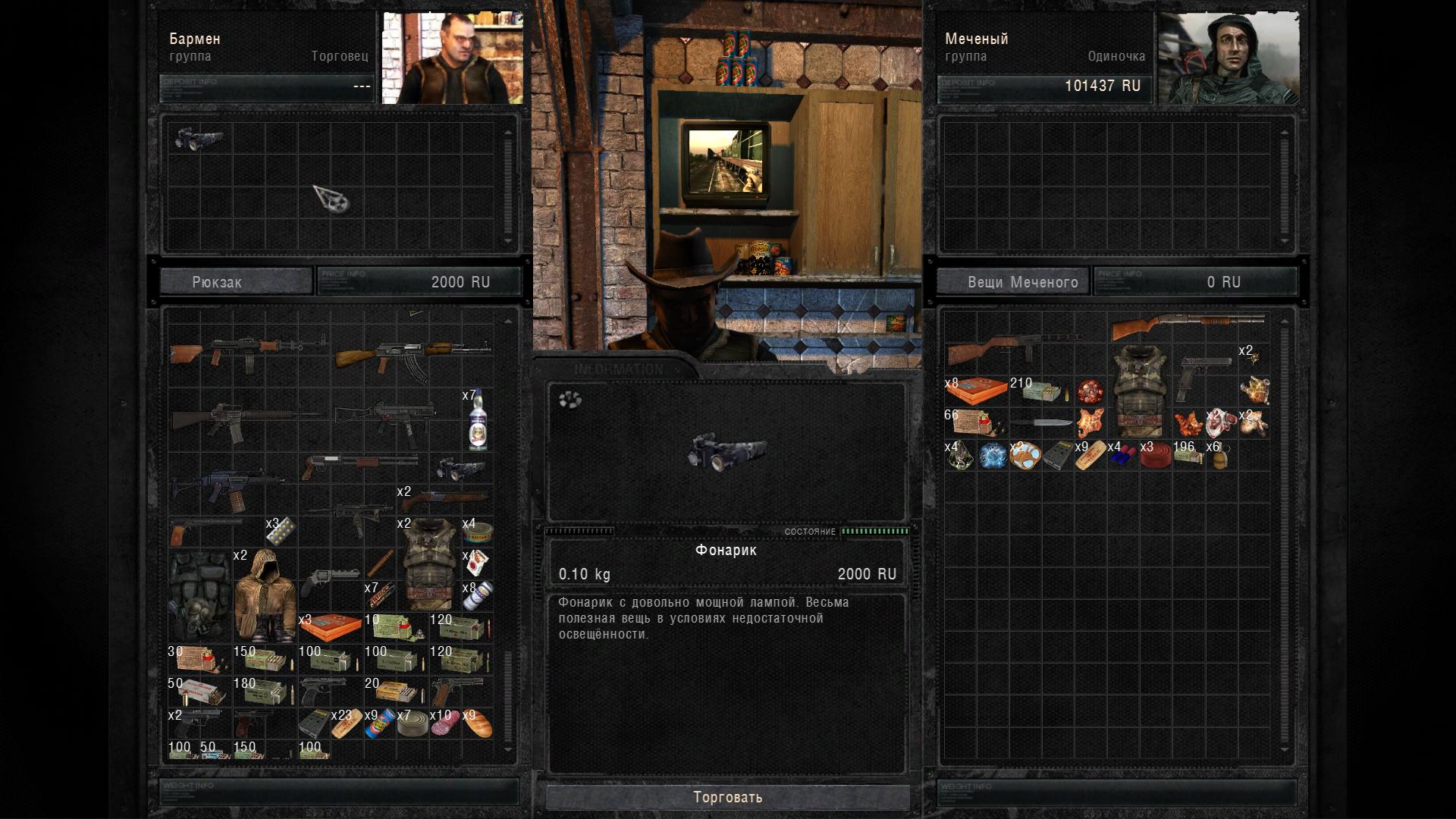Select the pump shotgun in Меченый's inventory
The image size is (1456, 819).
(1187, 326)
